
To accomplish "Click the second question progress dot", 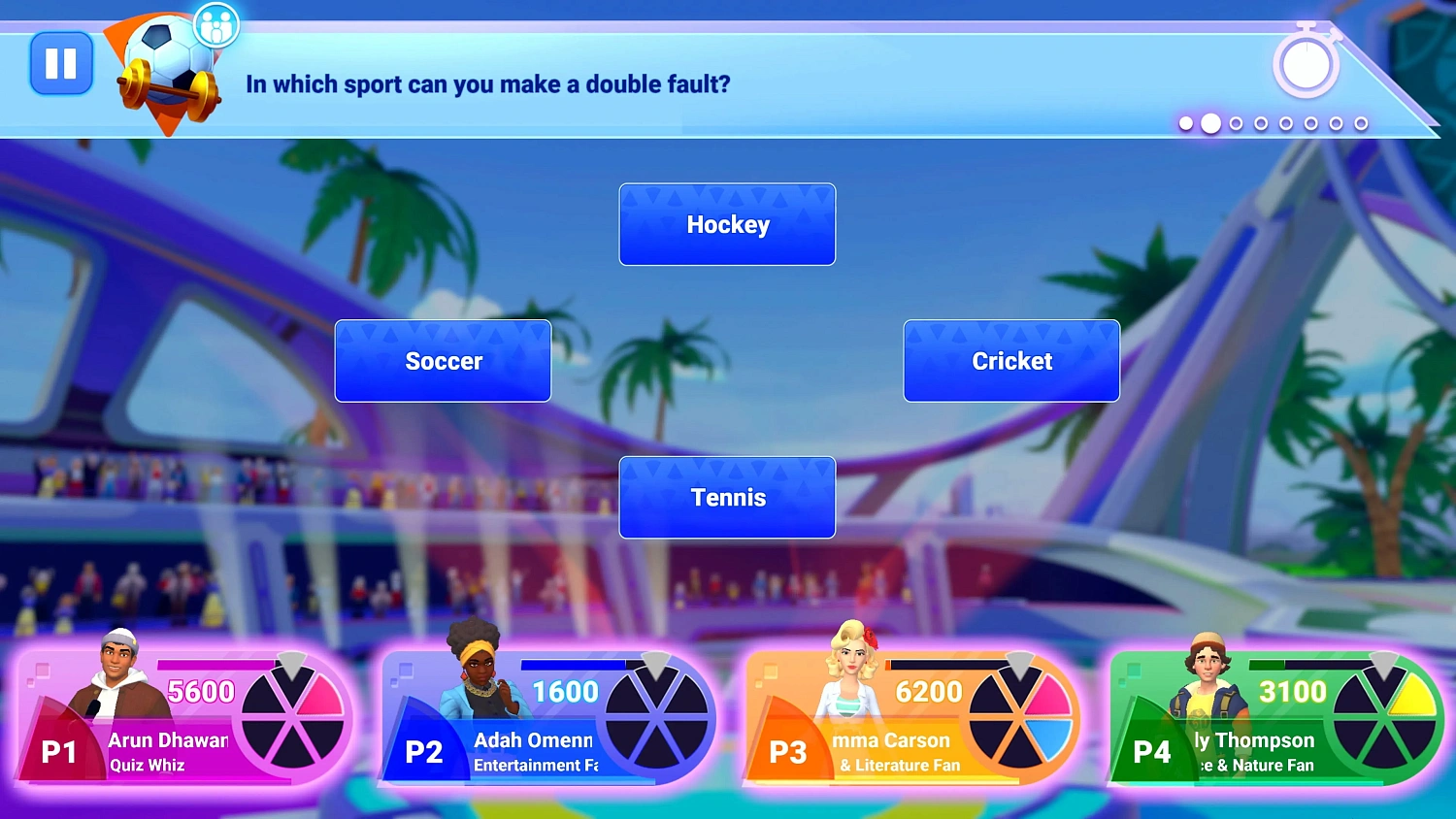I will tap(1211, 124).
